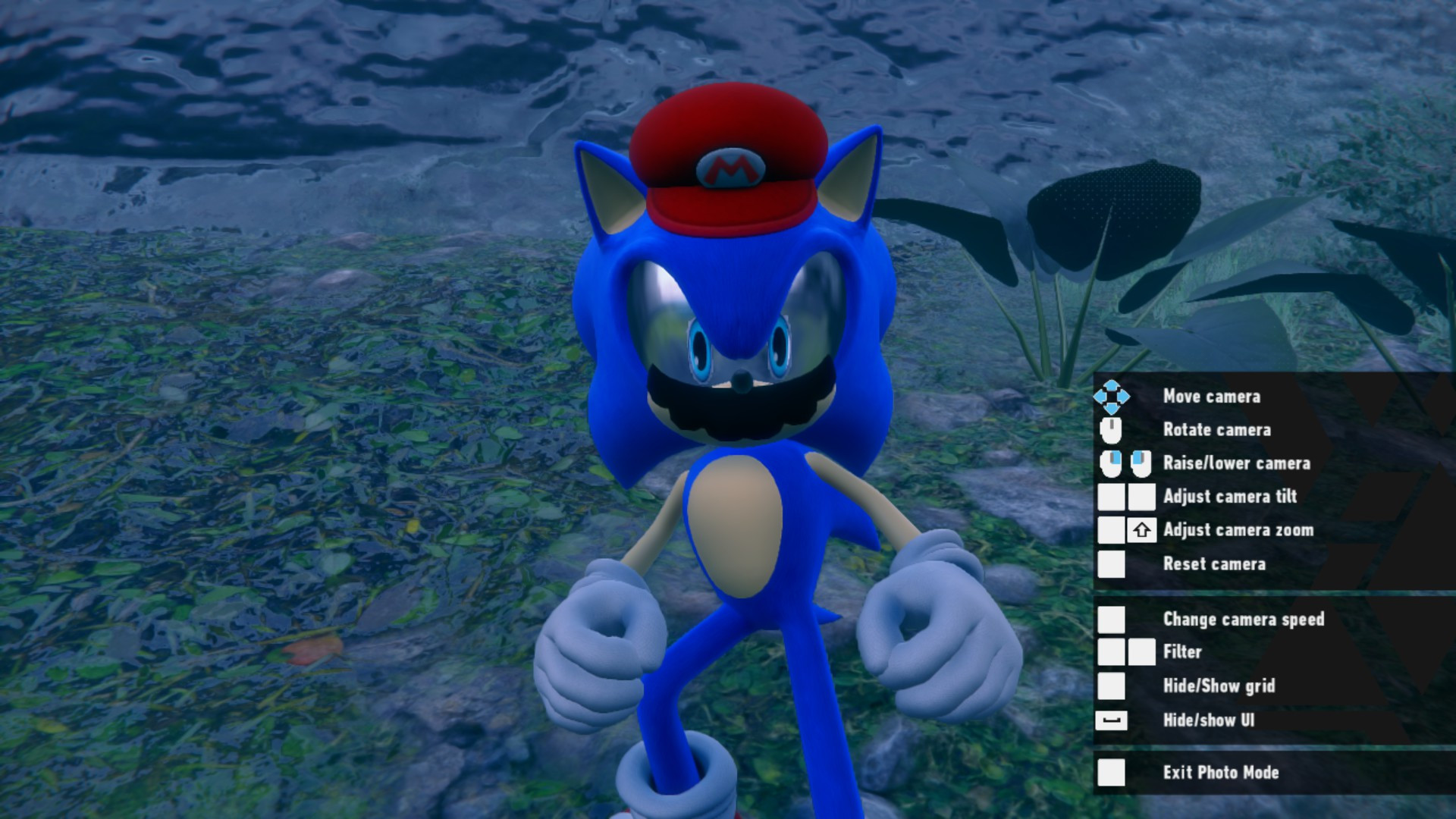Select the Move camera arrow pad icon
This screenshot has height=819, width=1456.
tap(1112, 396)
